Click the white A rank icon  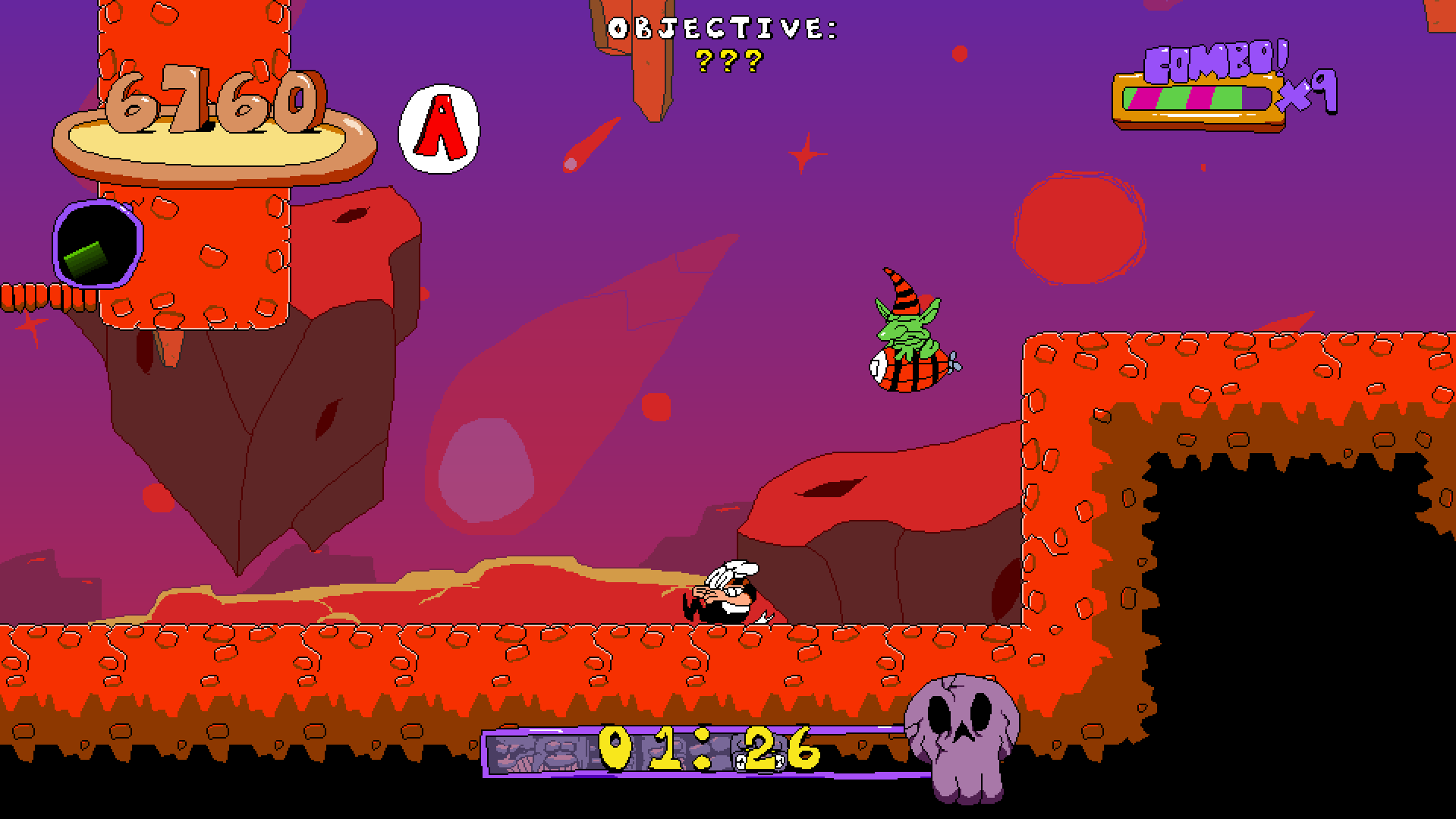tap(440, 128)
